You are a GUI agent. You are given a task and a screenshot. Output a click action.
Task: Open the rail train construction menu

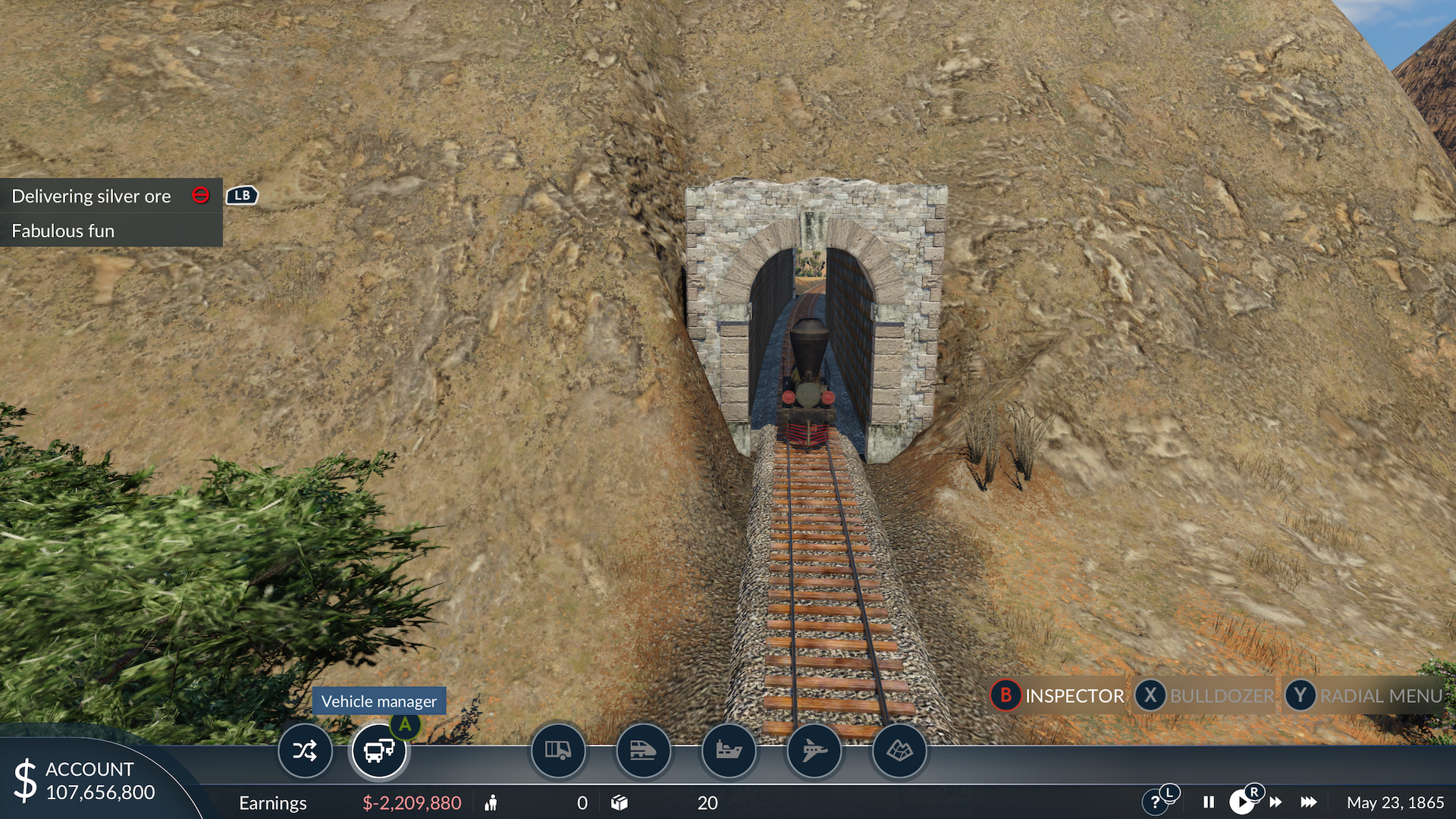coord(643,752)
